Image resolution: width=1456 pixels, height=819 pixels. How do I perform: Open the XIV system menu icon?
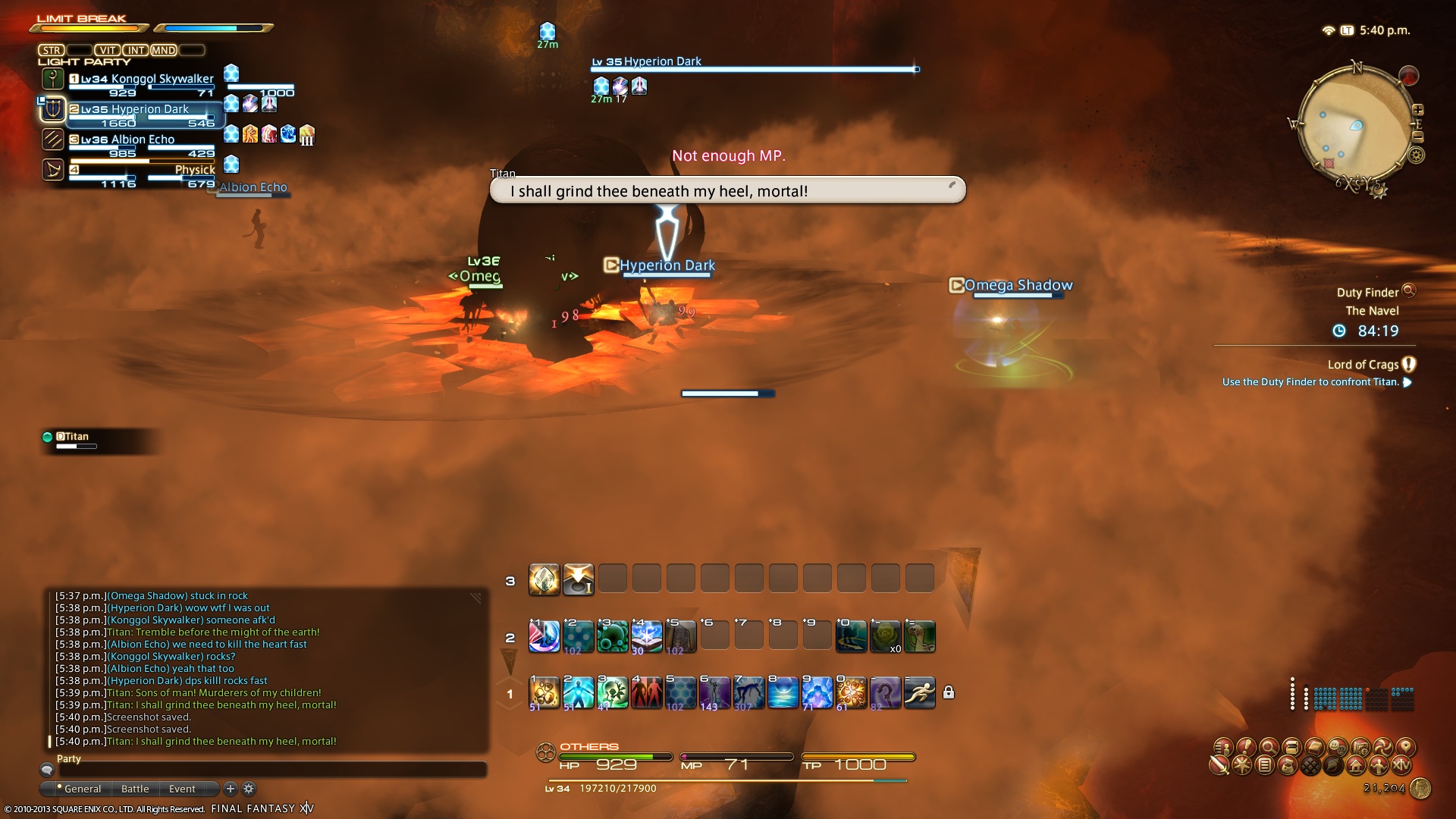point(1401,765)
